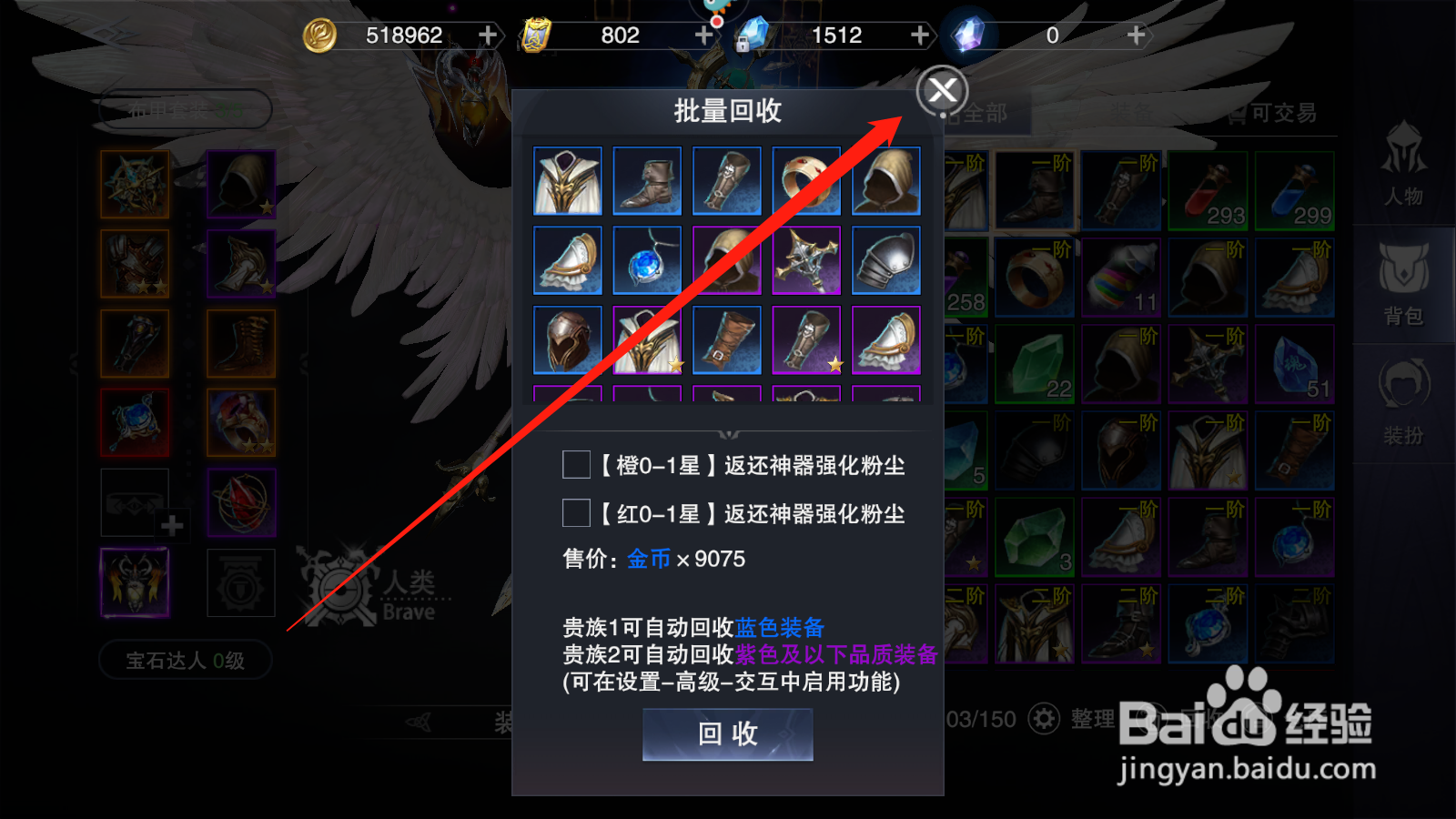The width and height of the screenshot is (1456, 819).
Task: Click the 宝石达人 0级 label
Action: 184,661
